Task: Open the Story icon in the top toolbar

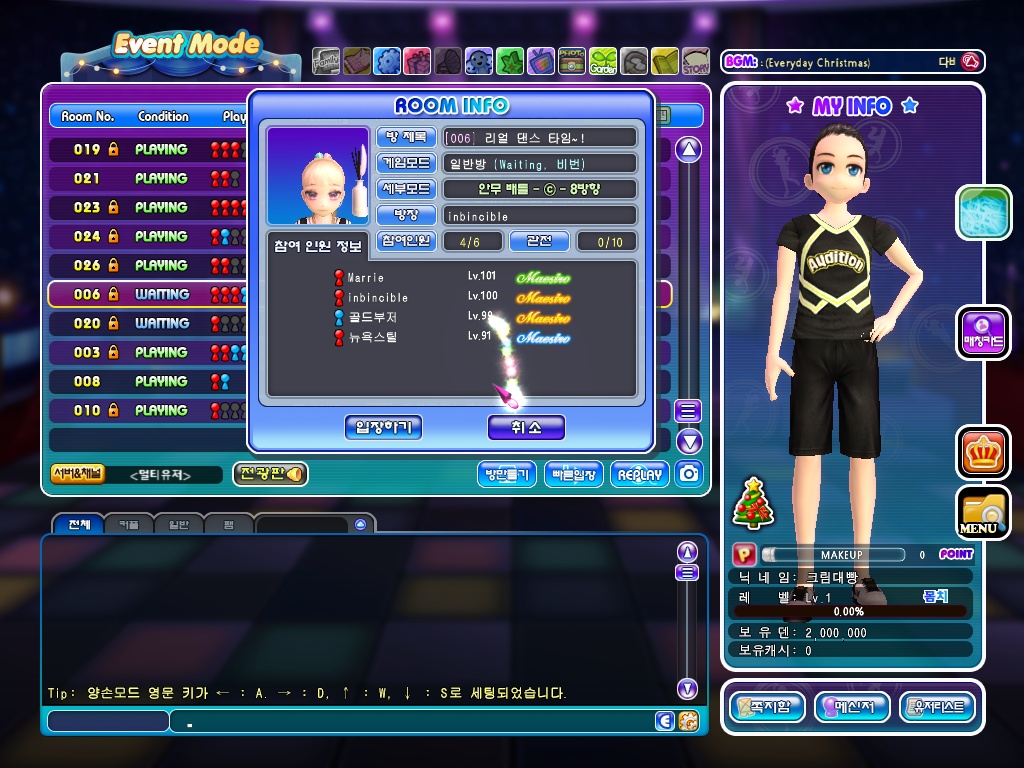Action: (696, 62)
